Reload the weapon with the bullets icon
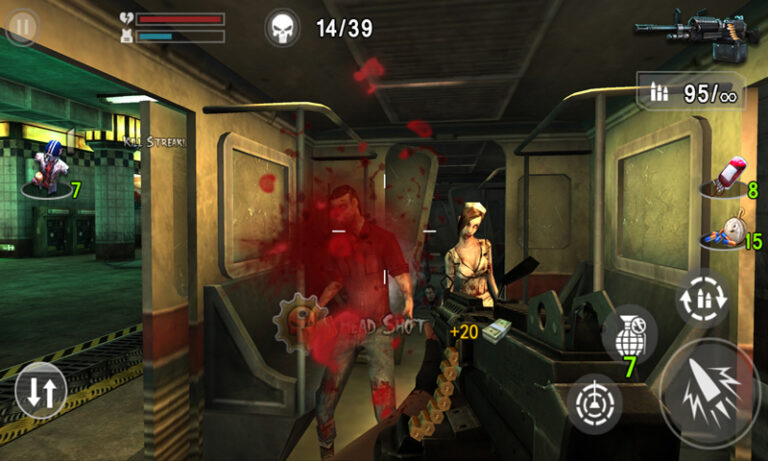Viewport: 768px width, 461px height. coord(701,299)
